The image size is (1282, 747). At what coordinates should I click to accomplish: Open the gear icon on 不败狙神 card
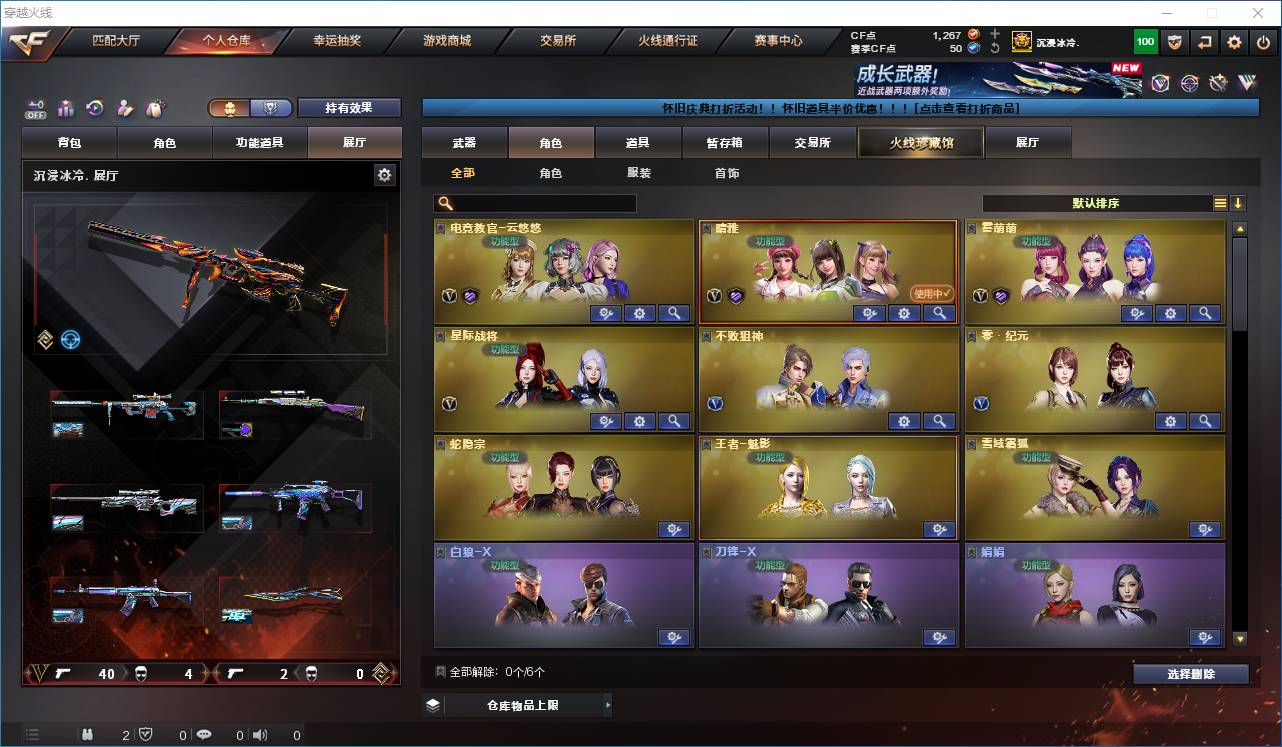click(x=904, y=421)
